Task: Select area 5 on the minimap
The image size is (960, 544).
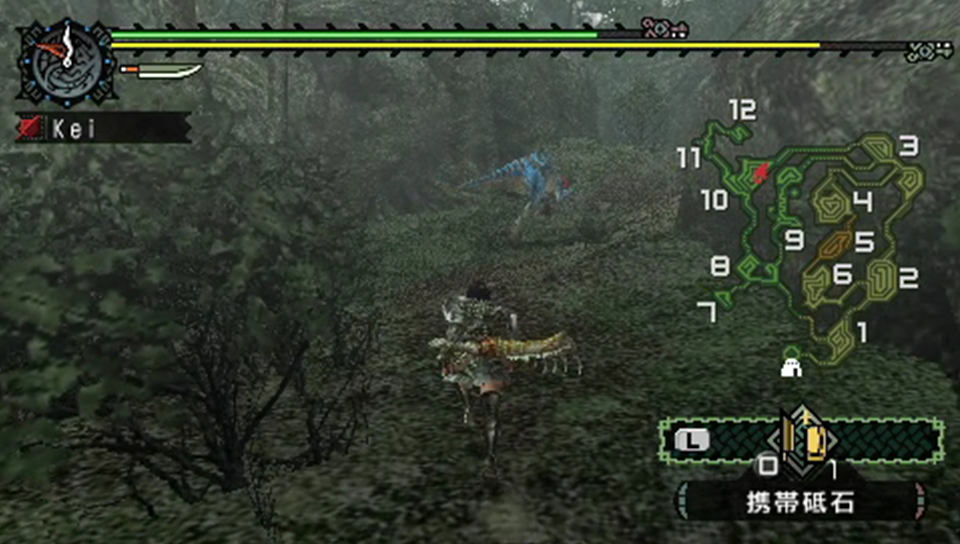Action: tap(864, 243)
